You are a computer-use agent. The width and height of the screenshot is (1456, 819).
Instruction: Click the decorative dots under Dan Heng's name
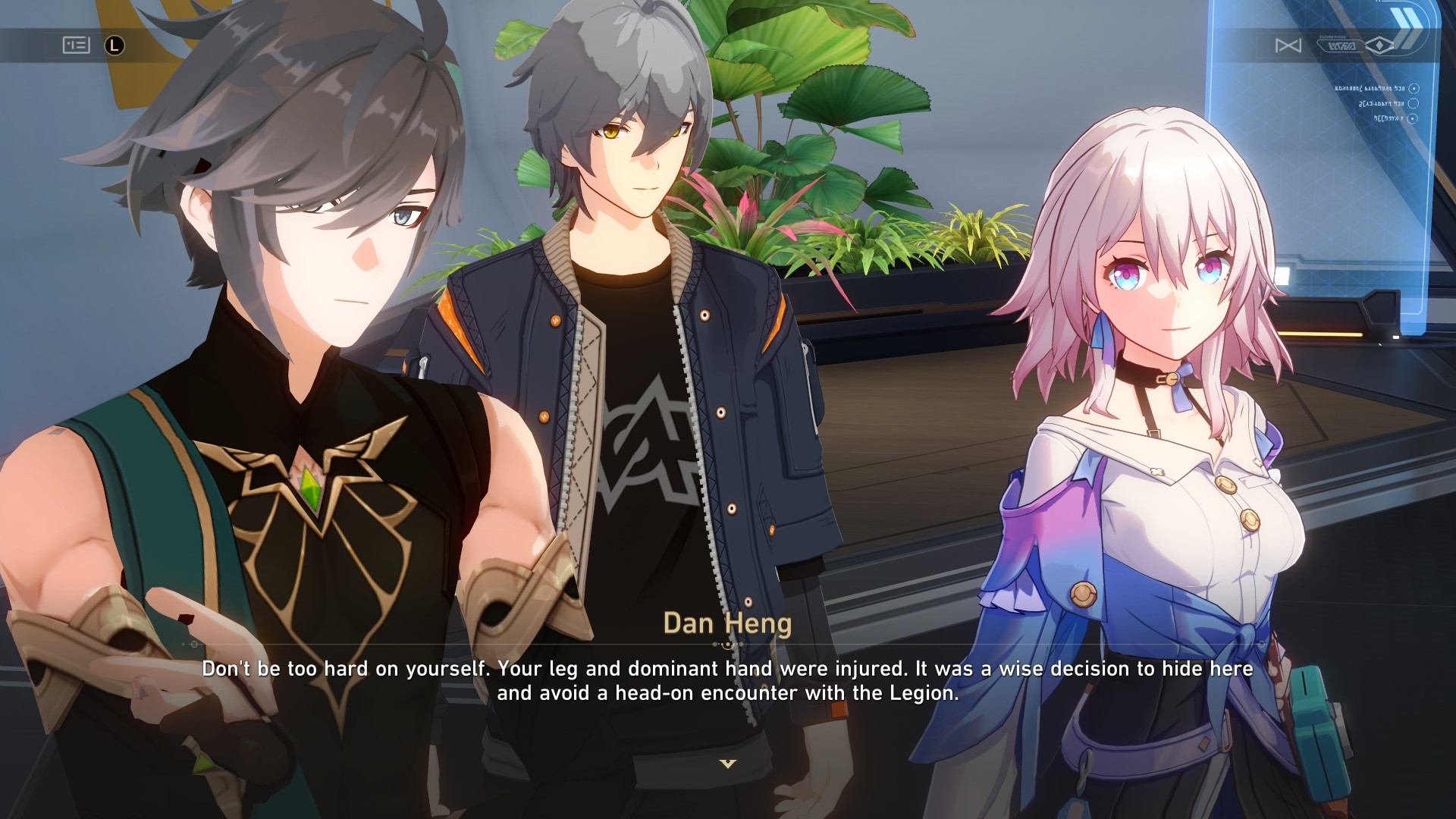tap(728, 644)
